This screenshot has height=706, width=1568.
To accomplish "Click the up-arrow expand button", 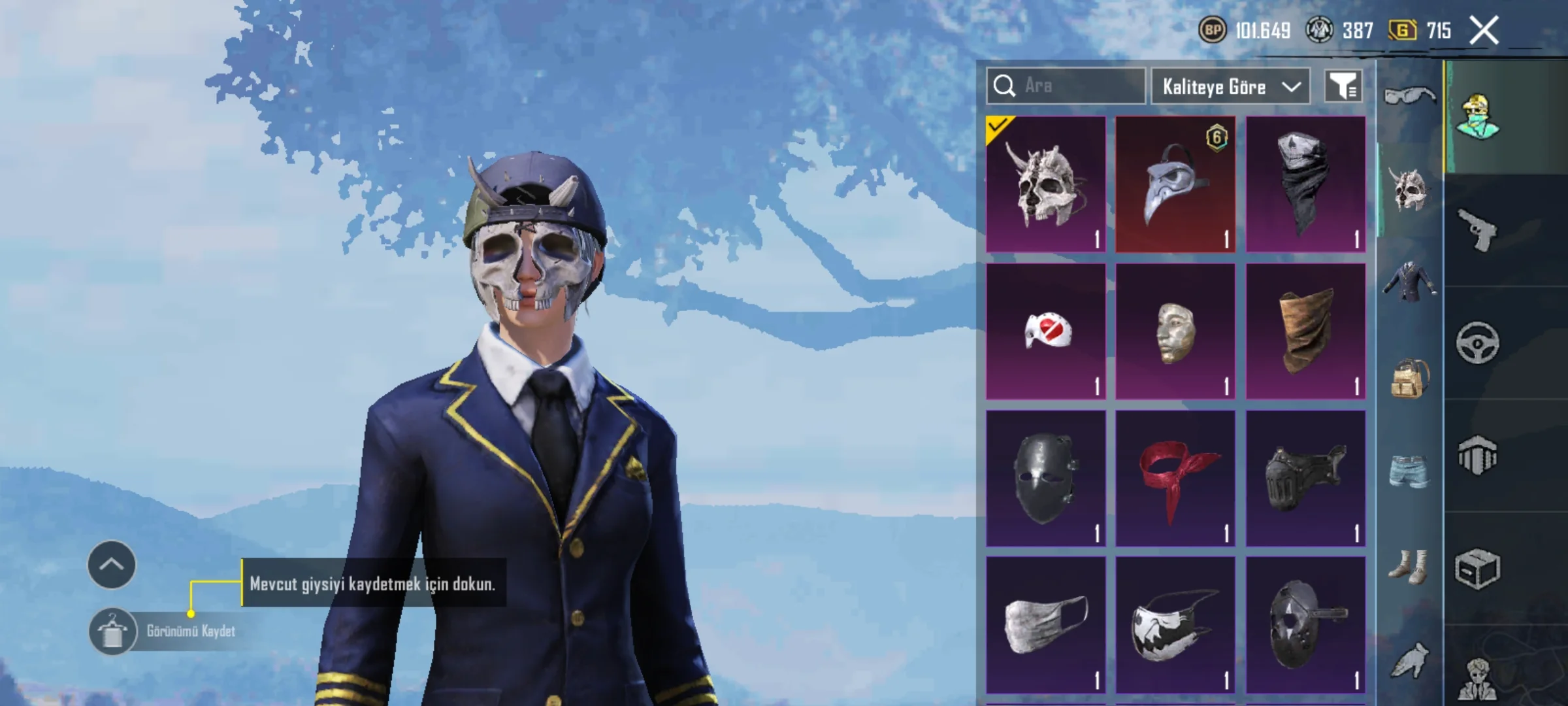I will [112, 565].
